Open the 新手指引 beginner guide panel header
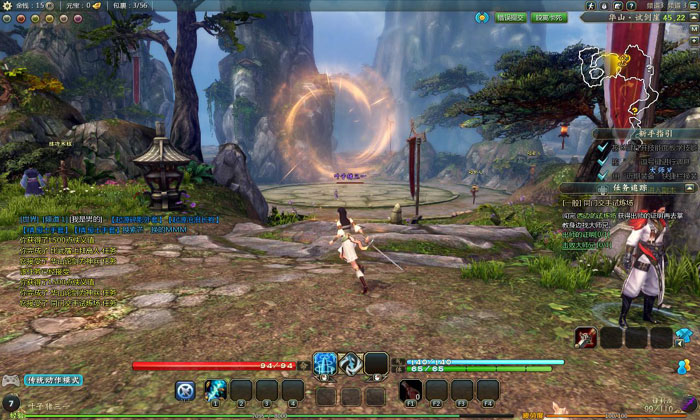The image size is (700, 420). [x=645, y=132]
